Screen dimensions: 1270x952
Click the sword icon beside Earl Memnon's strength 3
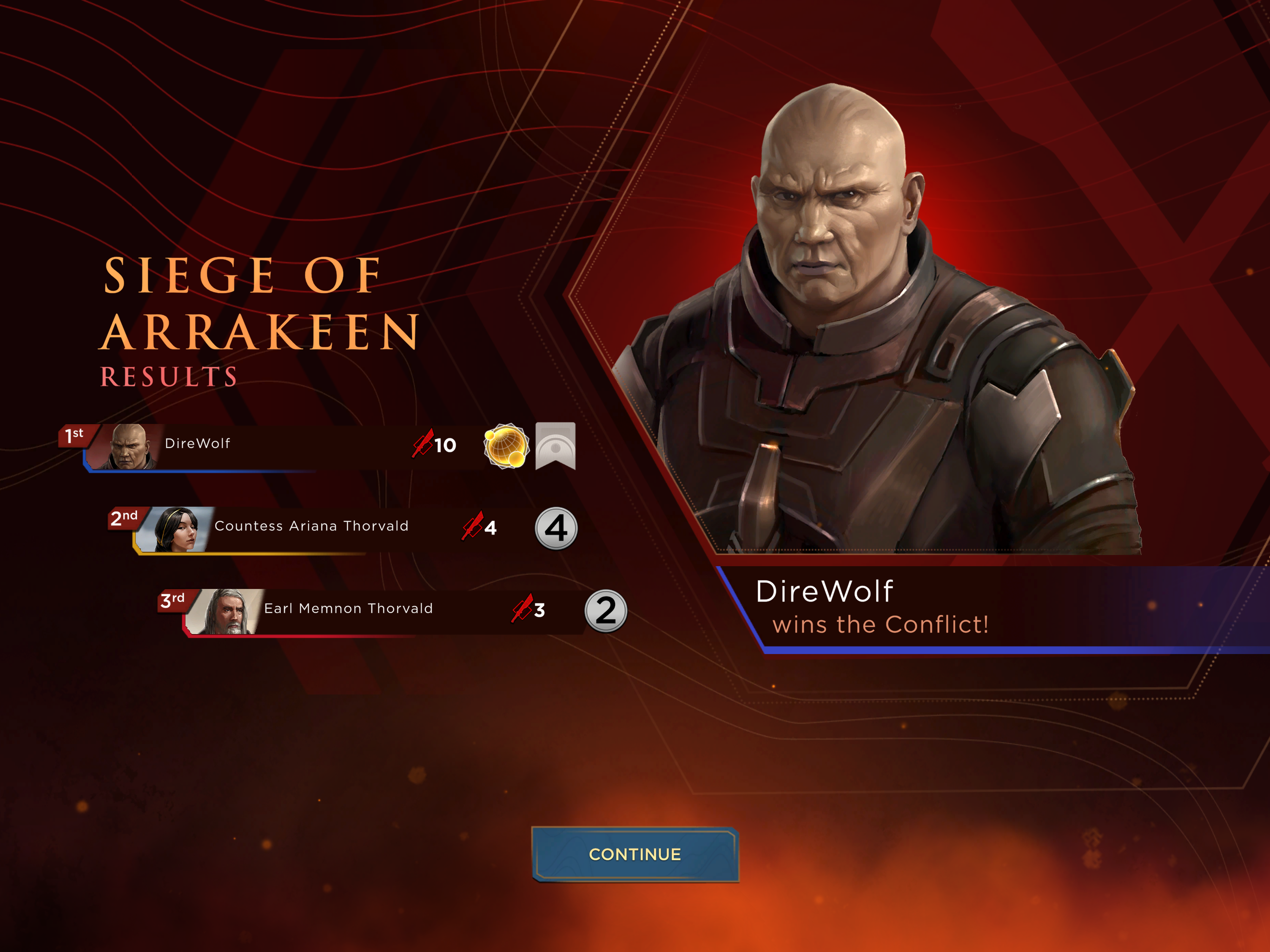tap(522, 608)
